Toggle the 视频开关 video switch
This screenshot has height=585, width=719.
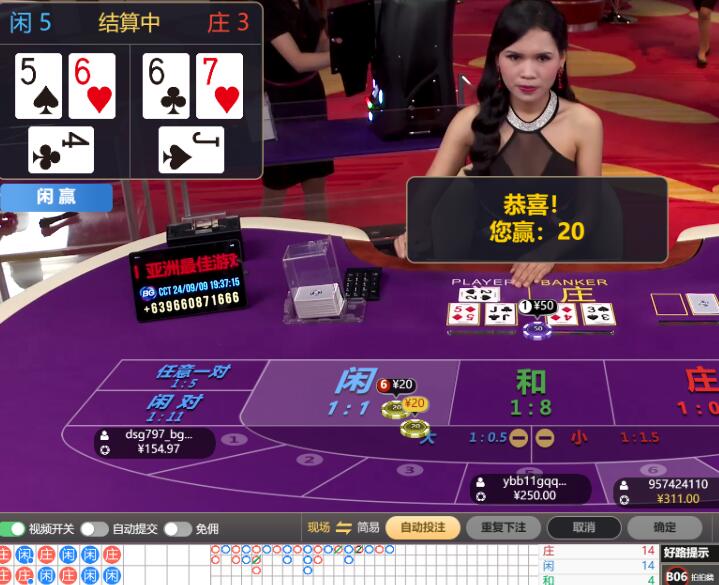click(x=13, y=528)
